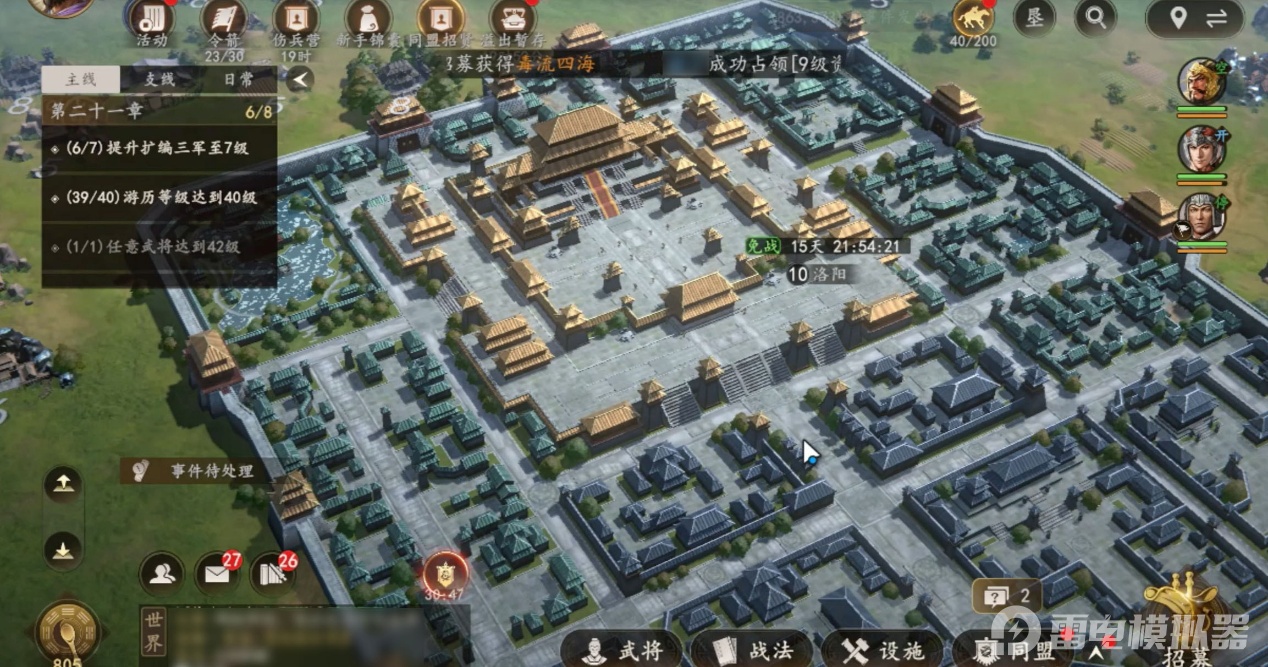Open 同盟招贤 alliance recruitment
The width and height of the screenshot is (1268, 667).
440,21
